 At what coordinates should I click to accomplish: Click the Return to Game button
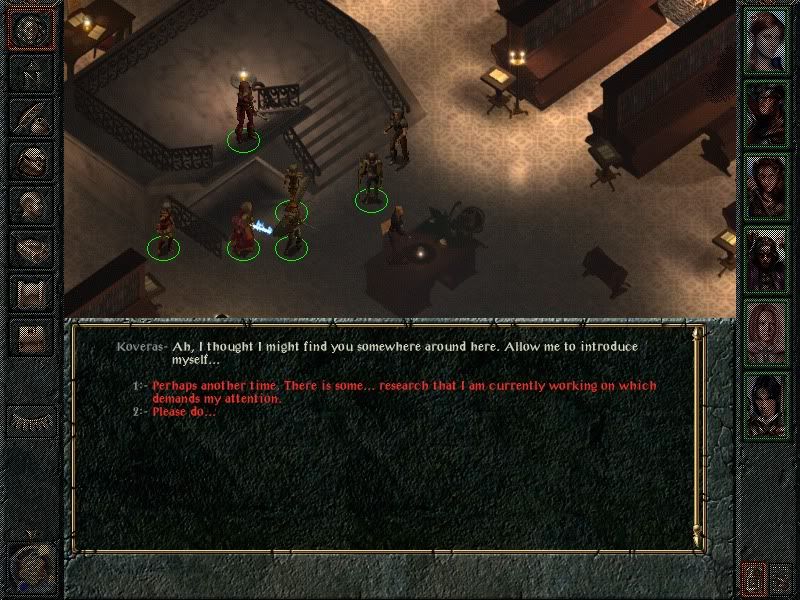tap(30, 28)
